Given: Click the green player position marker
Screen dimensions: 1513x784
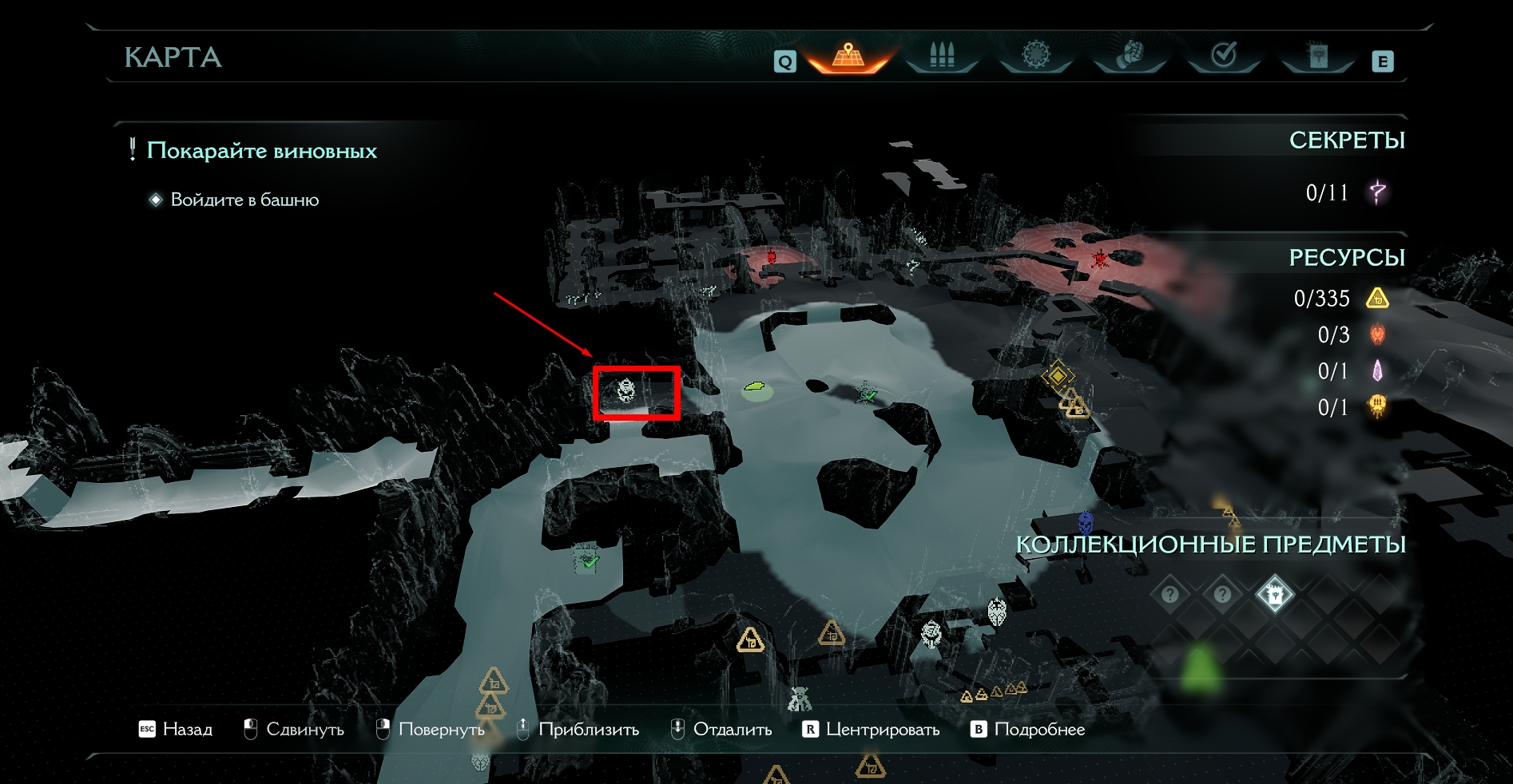Looking at the screenshot, I should tap(755, 389).
